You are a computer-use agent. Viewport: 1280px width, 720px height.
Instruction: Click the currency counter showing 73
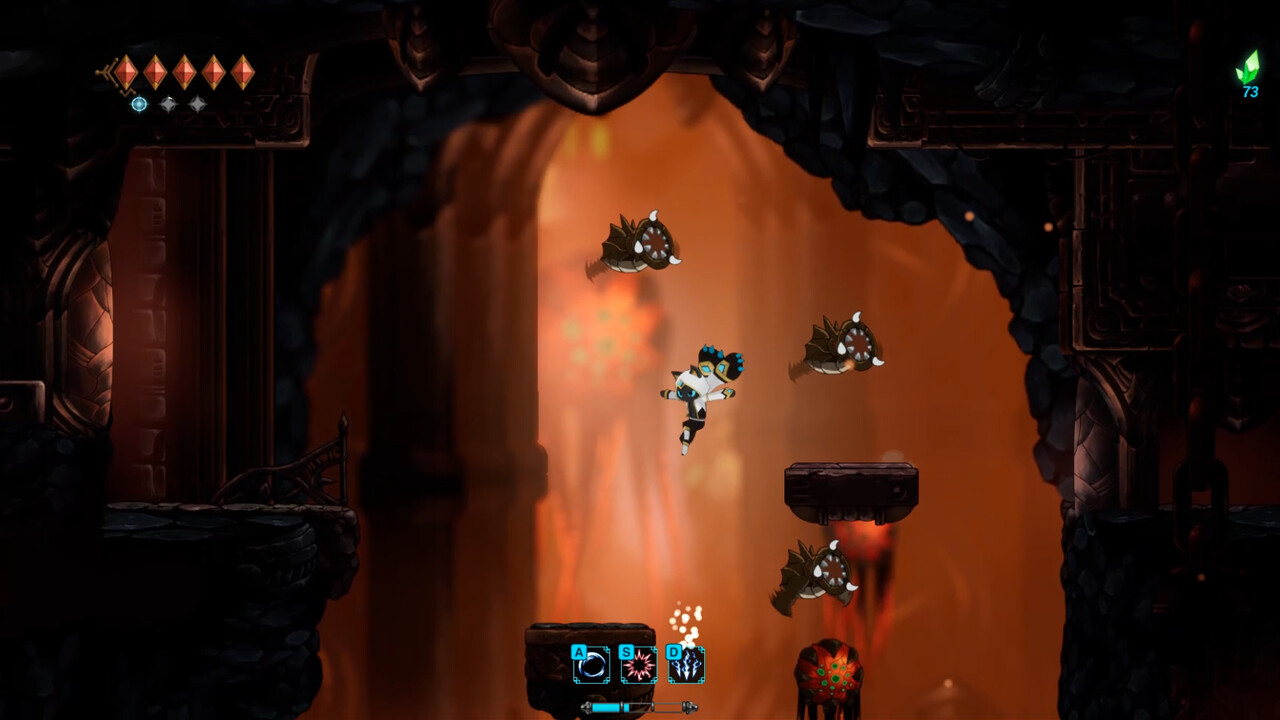(x=1249, y=92)
